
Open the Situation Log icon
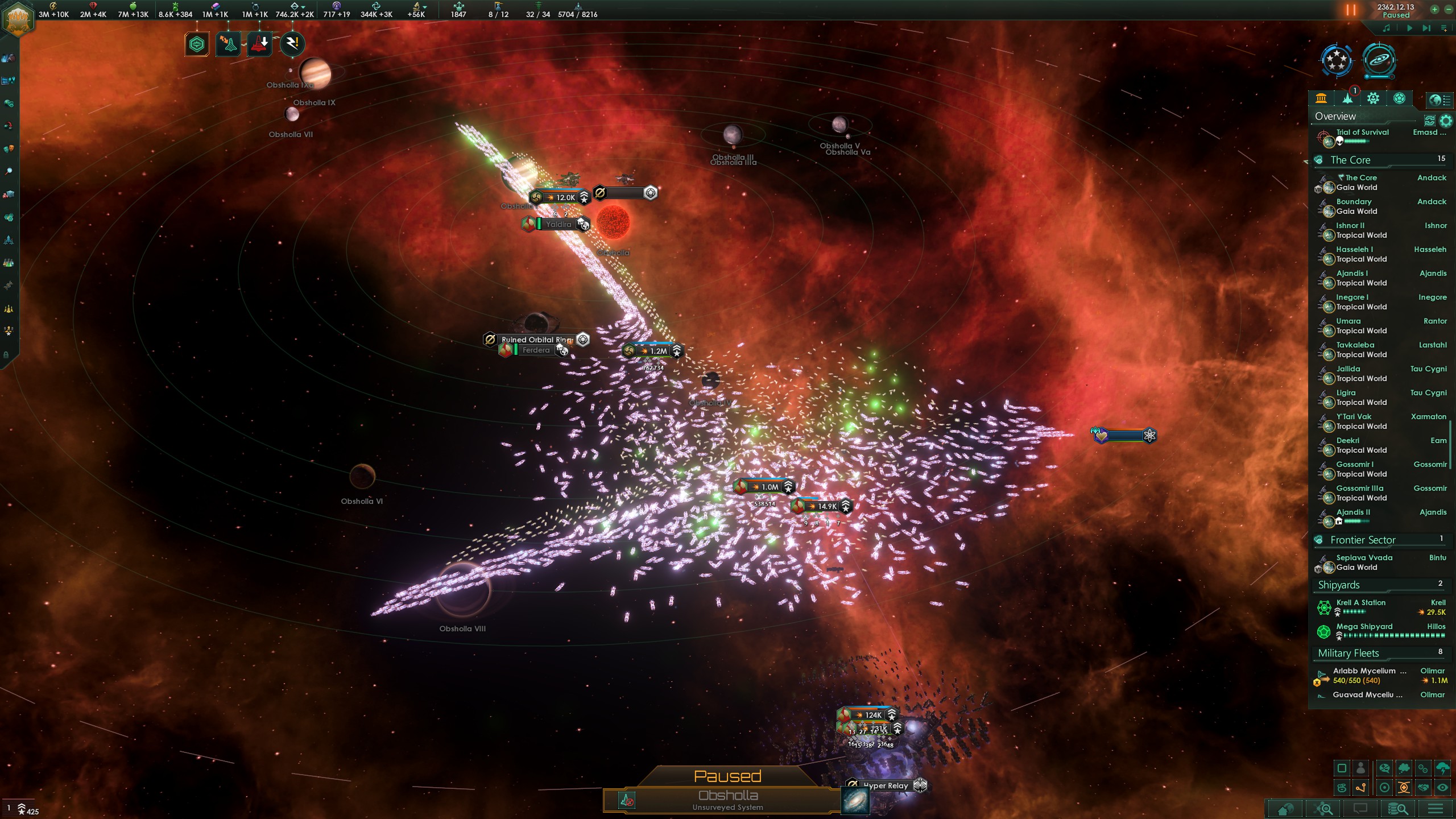point(8,81)
